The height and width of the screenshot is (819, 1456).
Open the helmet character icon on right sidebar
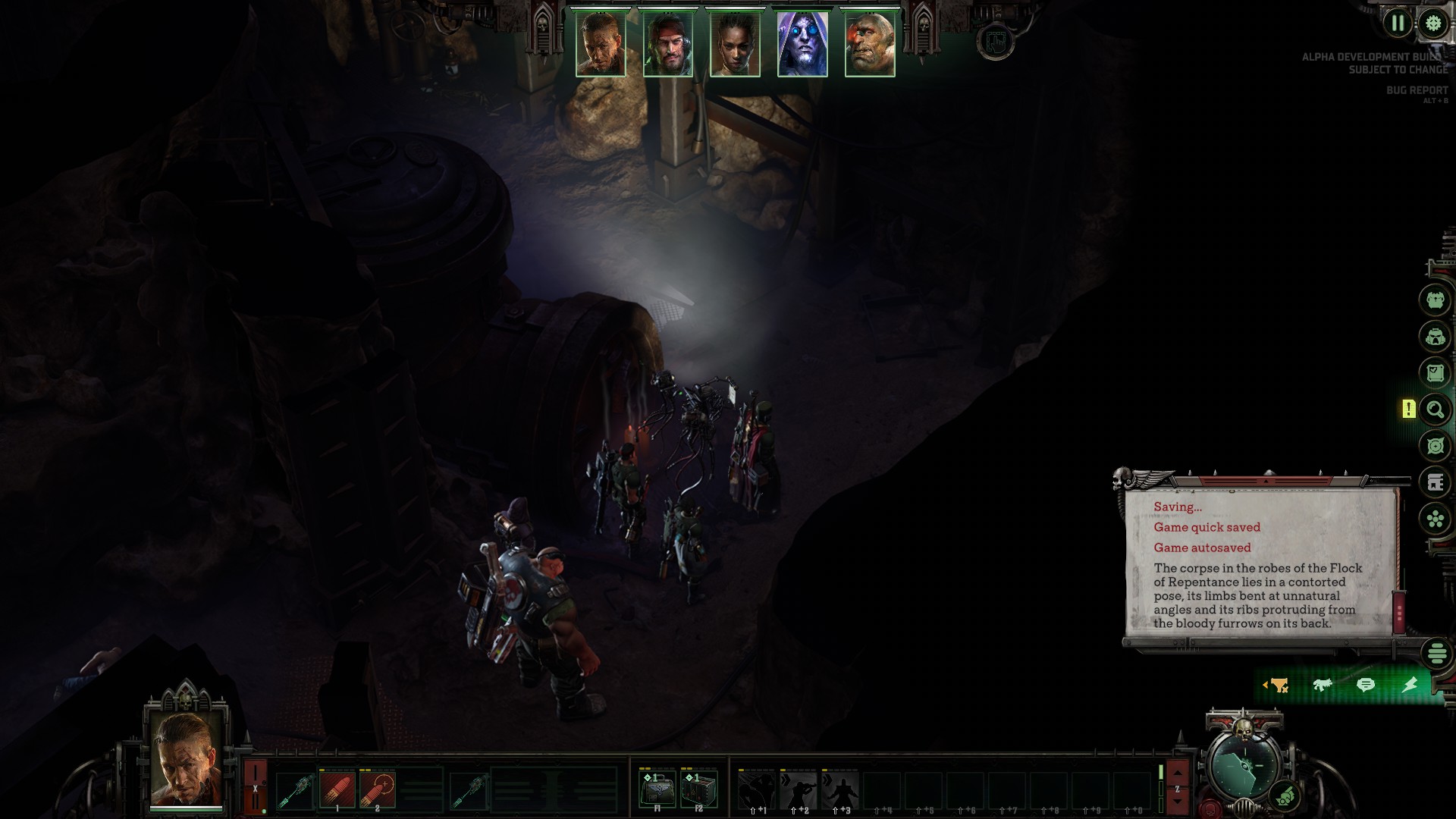coord(1436,337)
